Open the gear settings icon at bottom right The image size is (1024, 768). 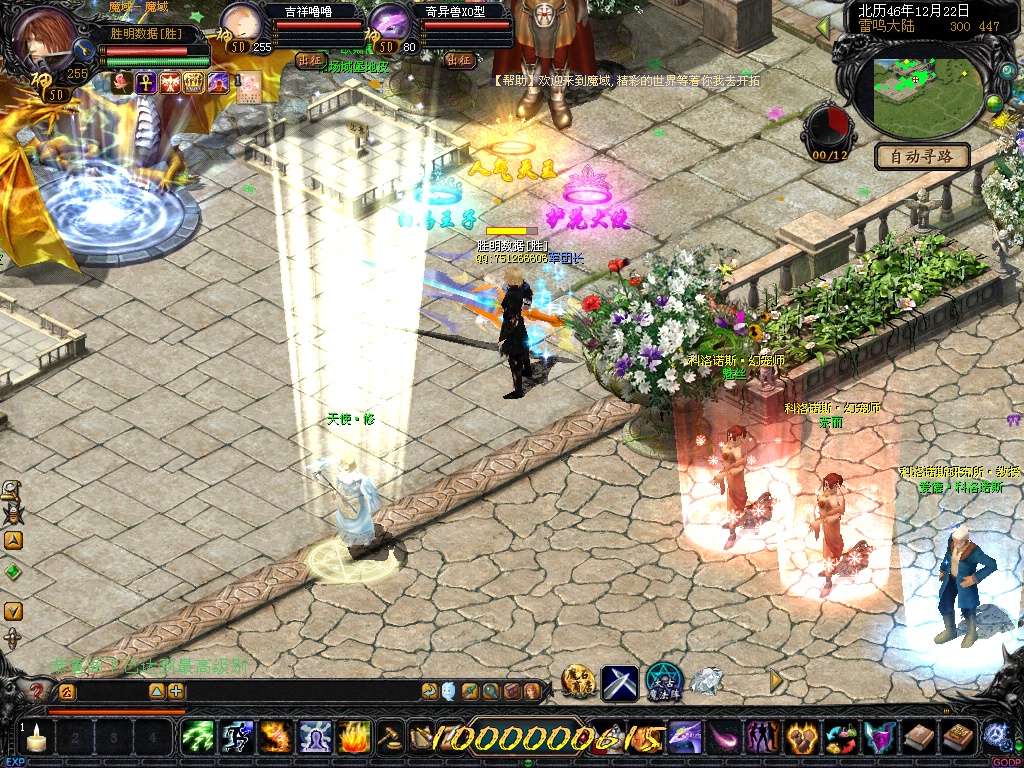(995, 736)
